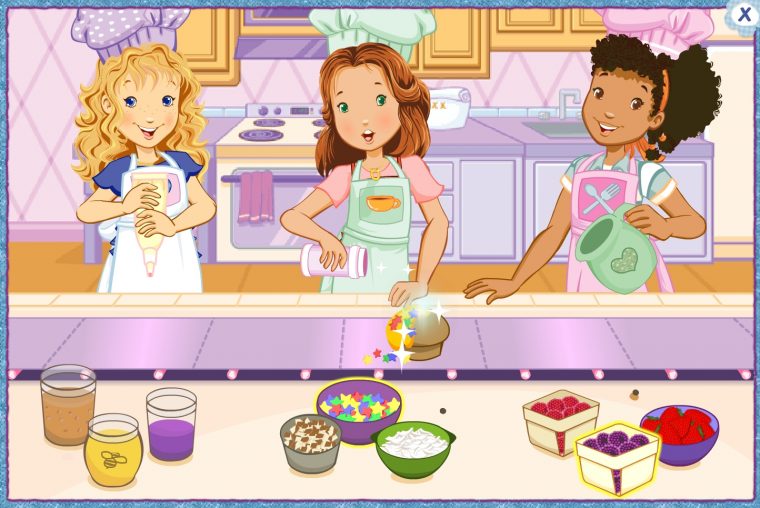The width and height of the screenshot is (760, 508).
Task: Select the basket of raspberries
Action: click(x=560, y=419)
